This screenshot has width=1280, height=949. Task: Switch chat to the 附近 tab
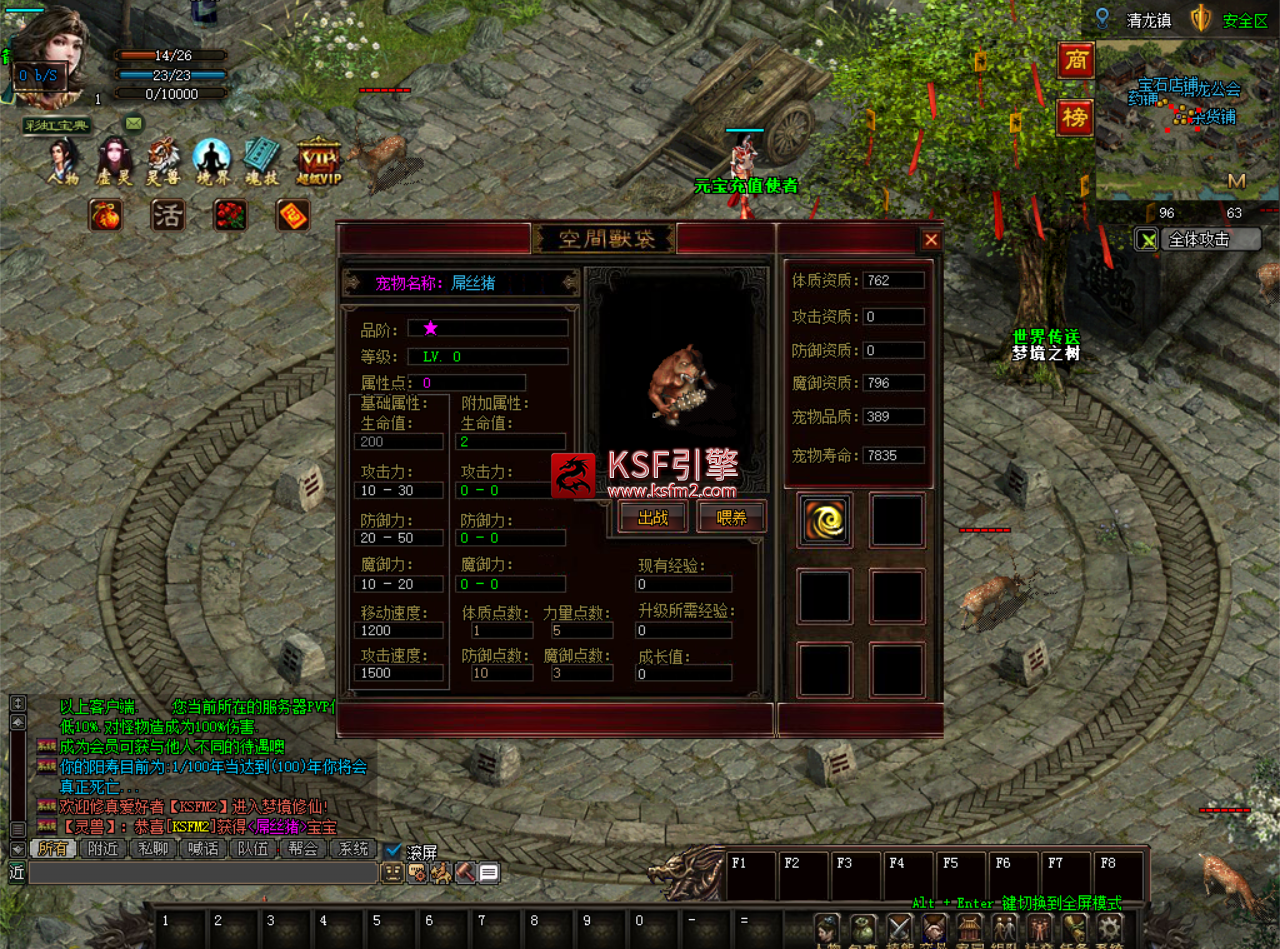pos(104,849)
